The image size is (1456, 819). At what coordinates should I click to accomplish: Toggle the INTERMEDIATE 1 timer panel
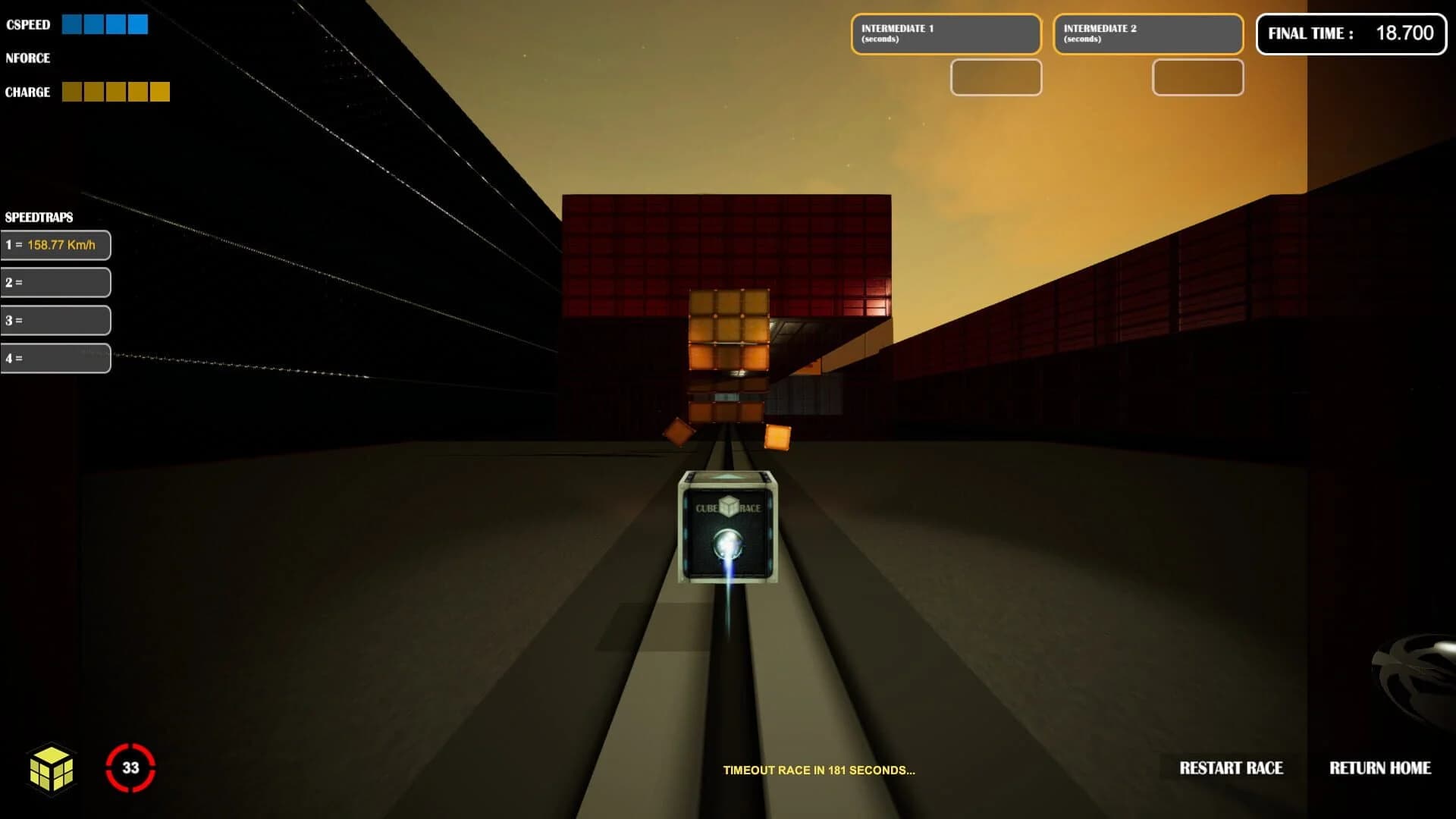point(946,33)
